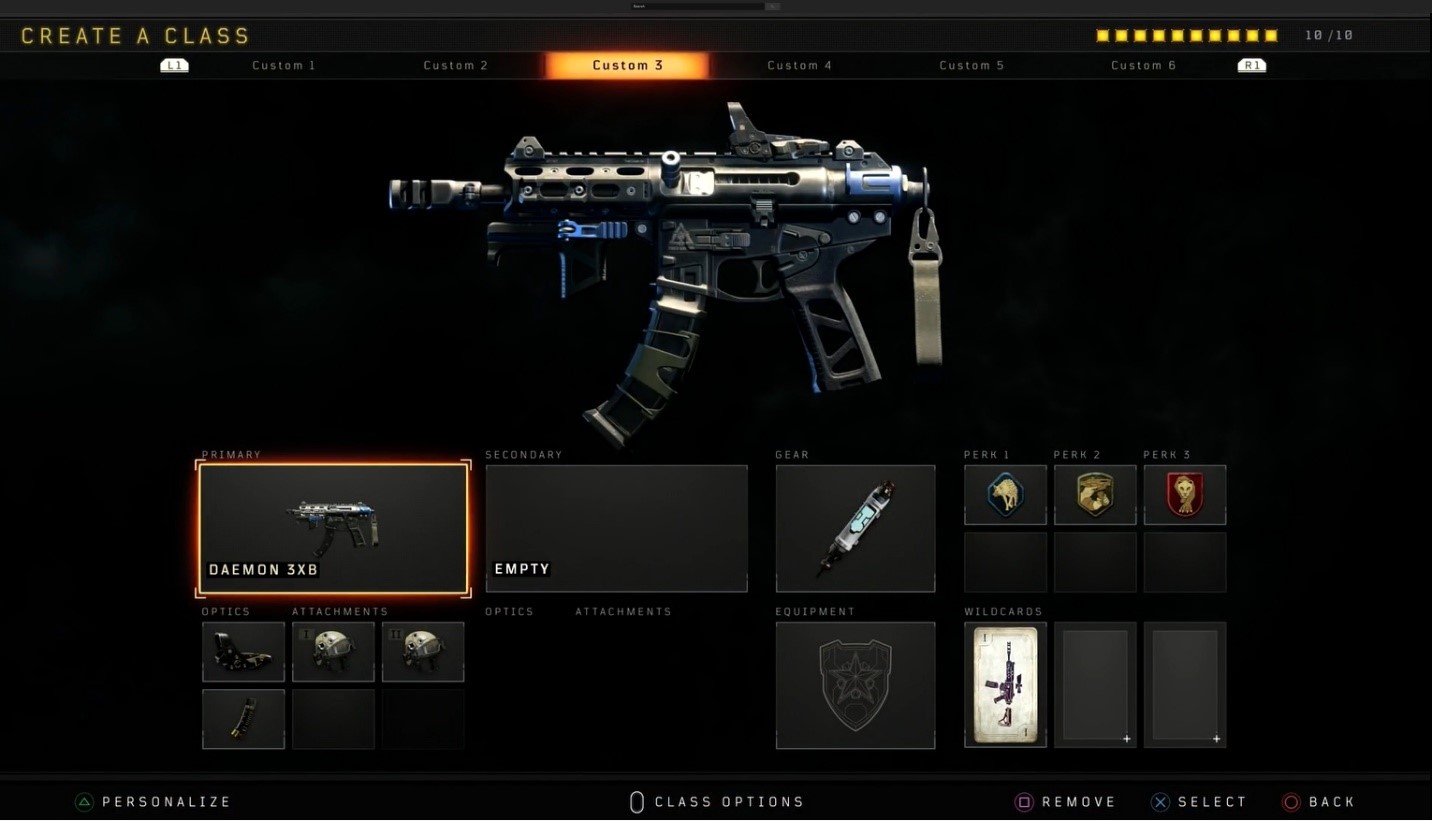Select the equipped Perk 1 icon
The image size is (1432, 821).
tap(1004, 494)
